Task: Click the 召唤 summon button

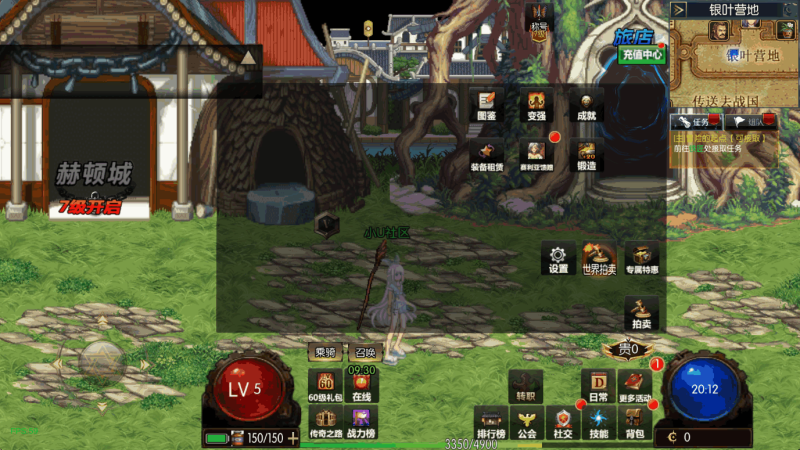Action: (x=364, y=352)
